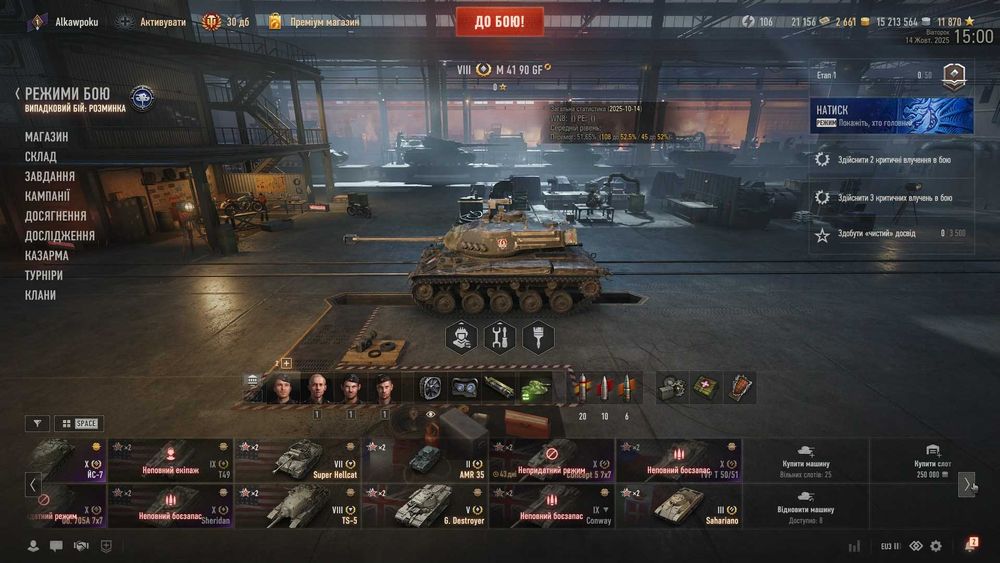Open the Турніри tournaments page
The image size is (1000, 563).
click(44, 275)
